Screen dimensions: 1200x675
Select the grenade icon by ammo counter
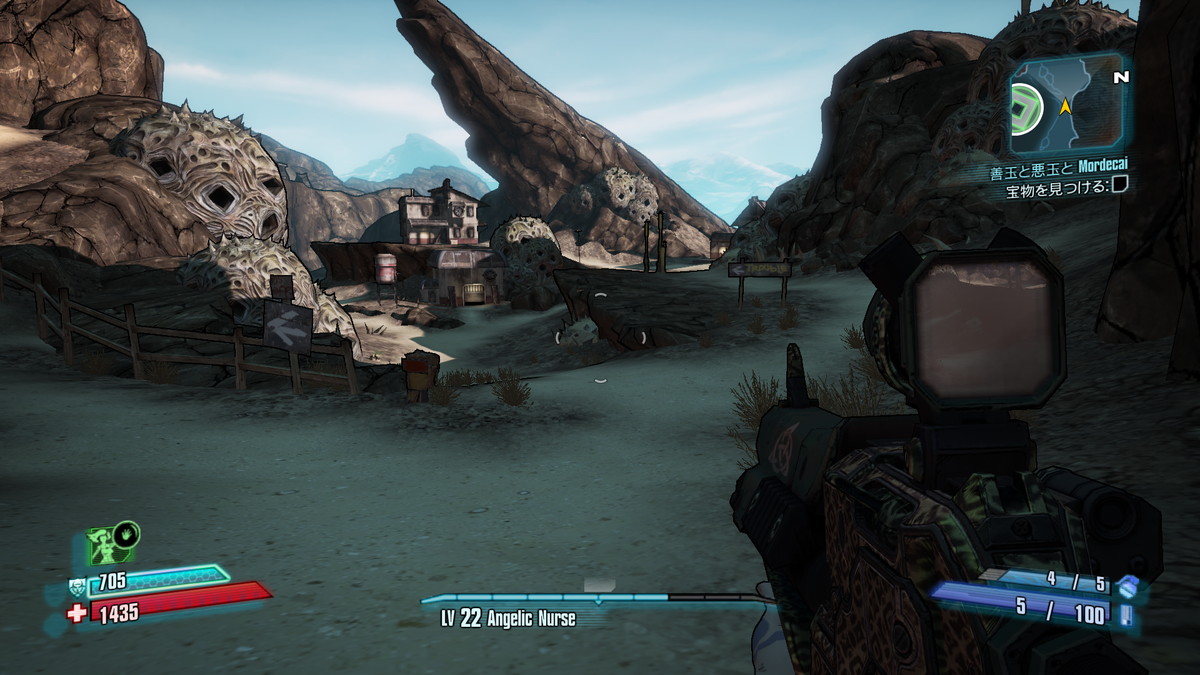(1128, 585)
